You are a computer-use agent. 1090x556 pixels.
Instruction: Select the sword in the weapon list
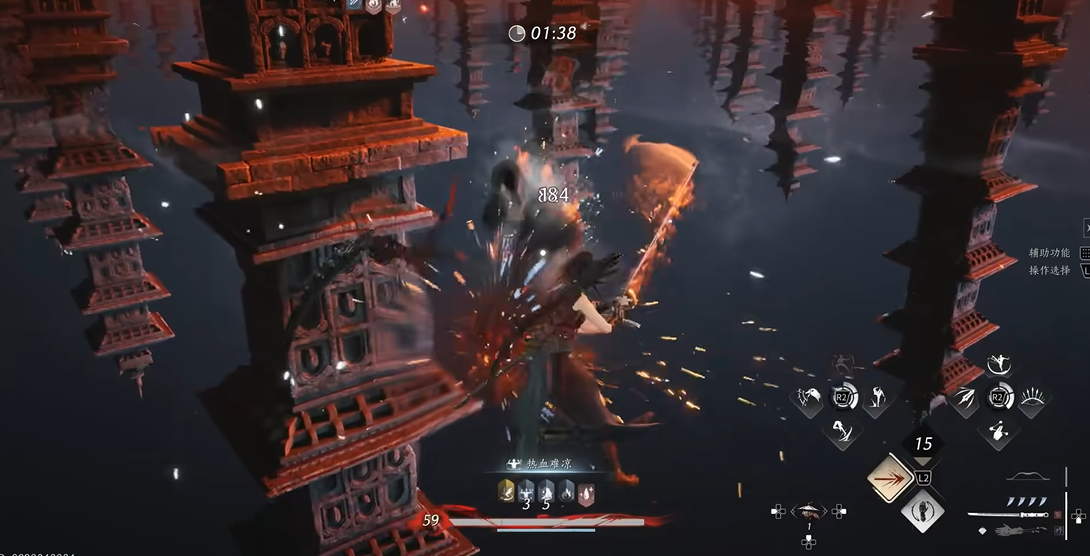coord(1008,515)
